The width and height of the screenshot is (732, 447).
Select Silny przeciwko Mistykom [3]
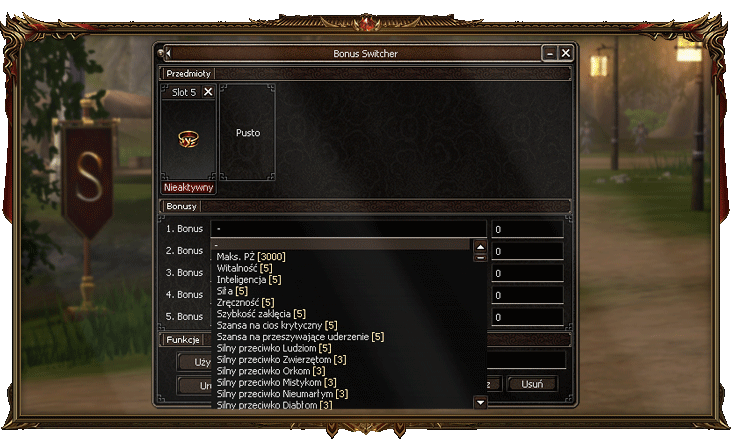(x=276, y=382)
